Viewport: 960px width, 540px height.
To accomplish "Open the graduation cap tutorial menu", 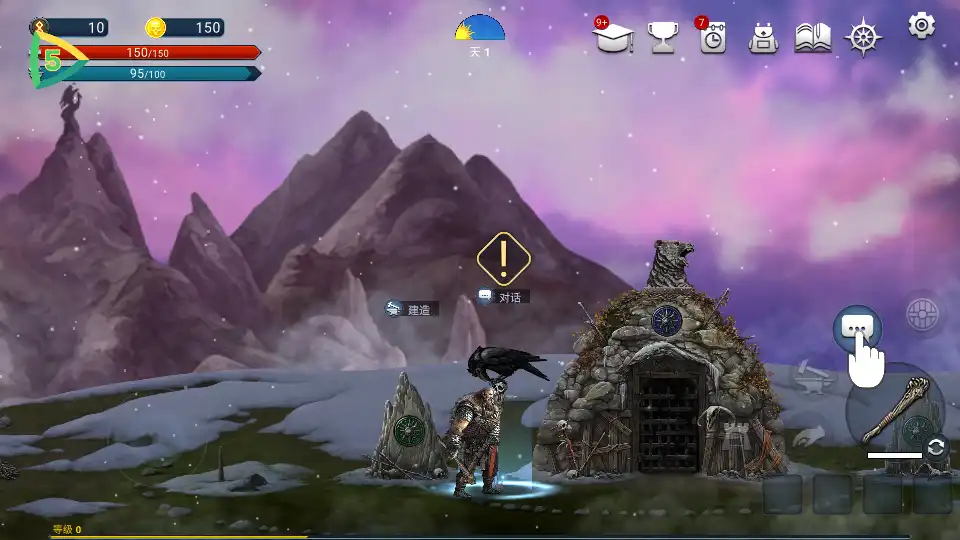I will pyautogui.click(x=613, y=37).
